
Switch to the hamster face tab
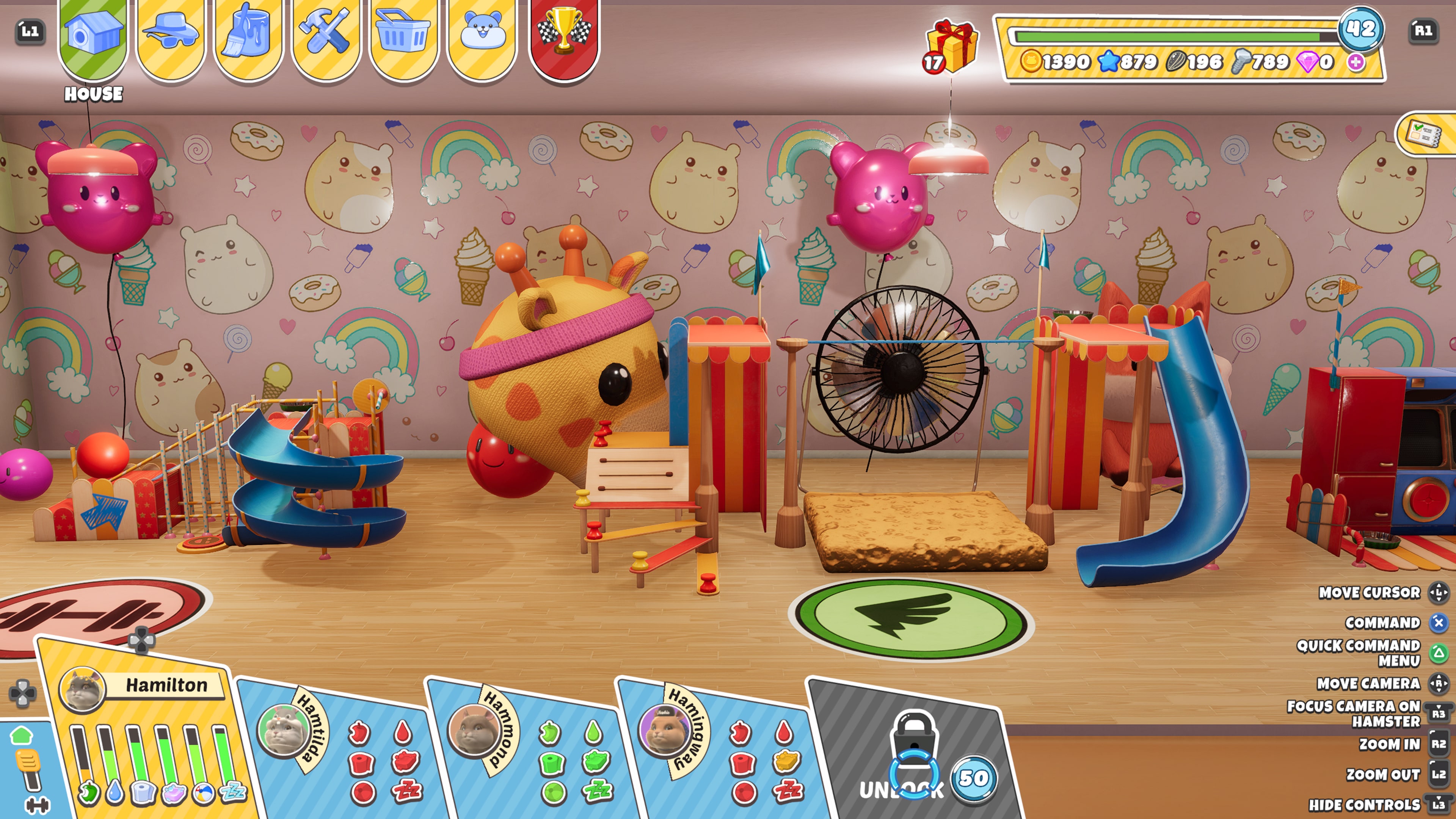click(482, 37)
